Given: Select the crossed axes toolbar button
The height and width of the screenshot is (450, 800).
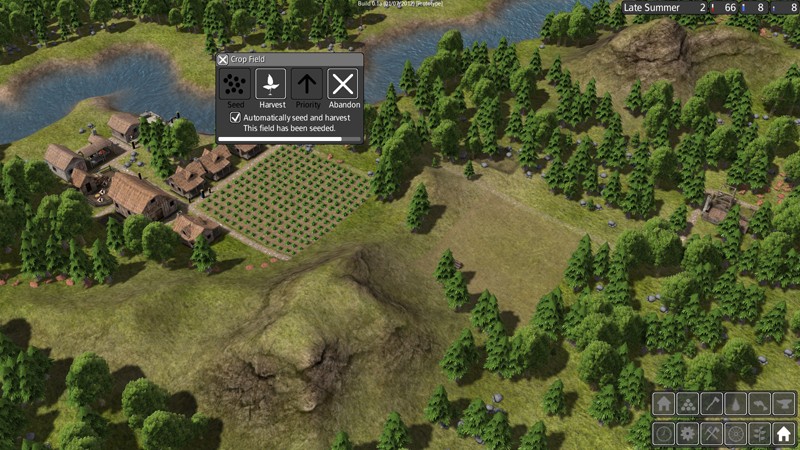Looking at the screenshot, I should pyautogui.click(x=712, y=434).
